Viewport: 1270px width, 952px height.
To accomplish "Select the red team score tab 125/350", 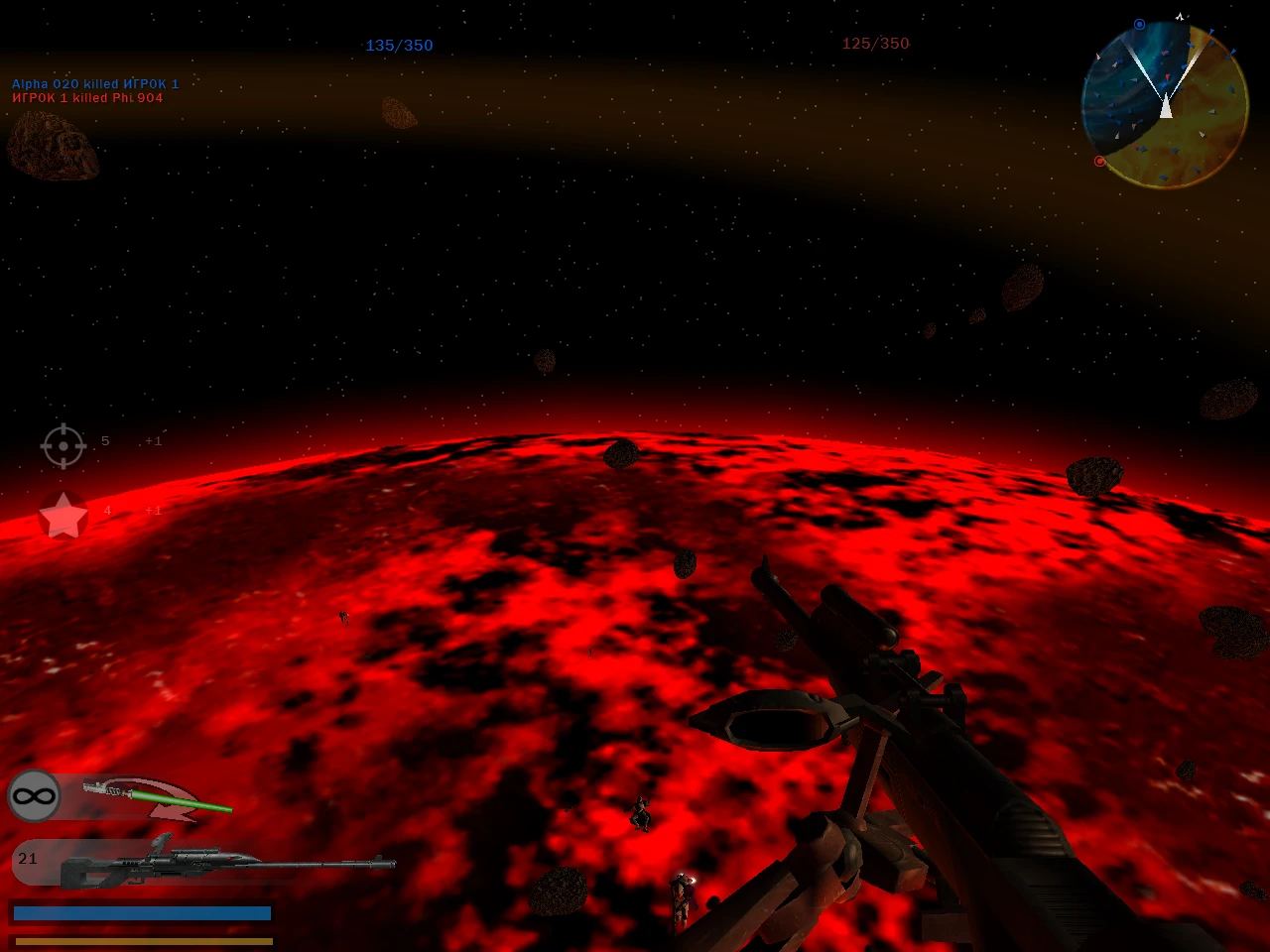I will pos(874,43).
